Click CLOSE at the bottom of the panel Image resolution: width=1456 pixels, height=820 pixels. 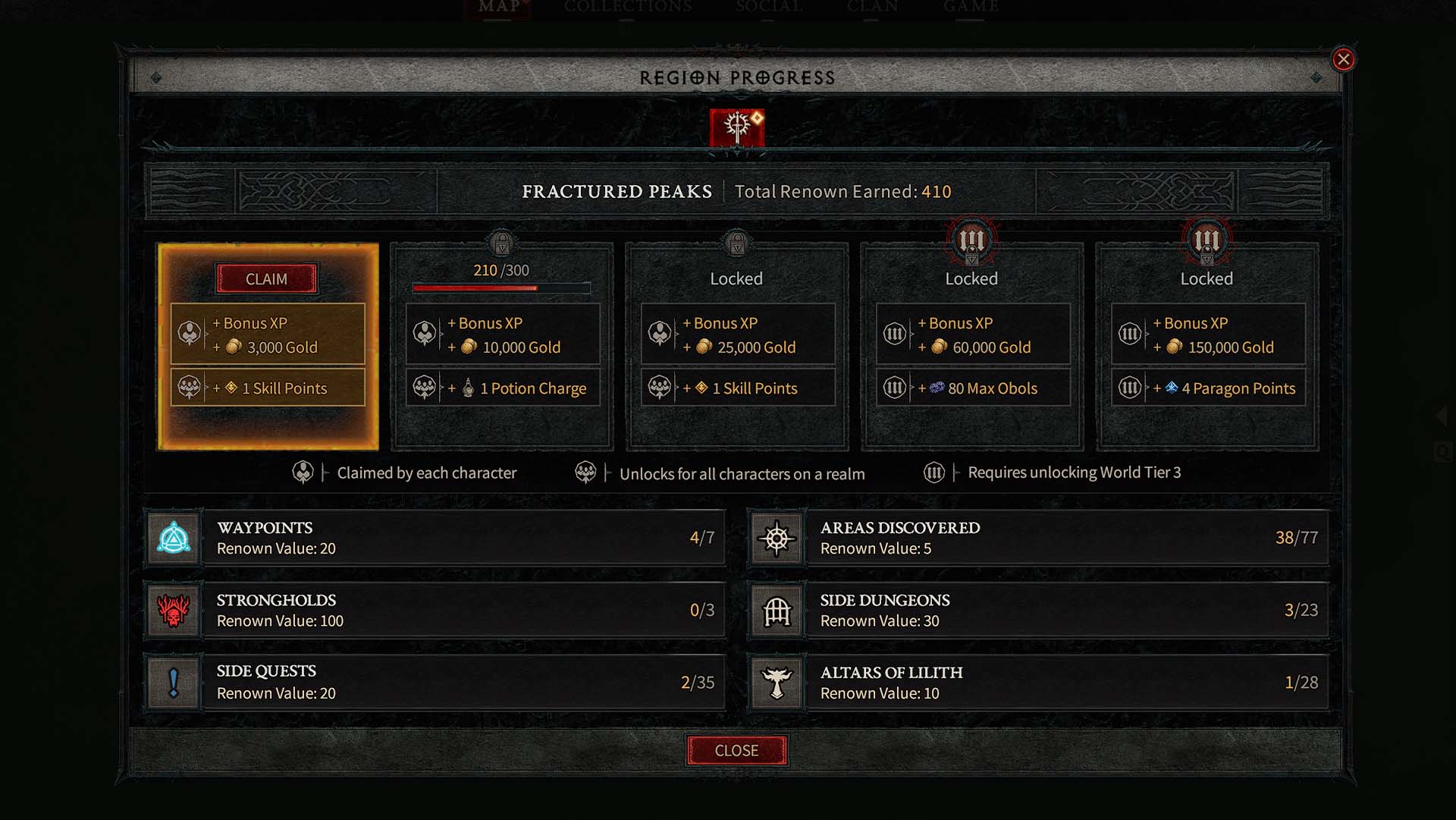click(x=736, y=750)
